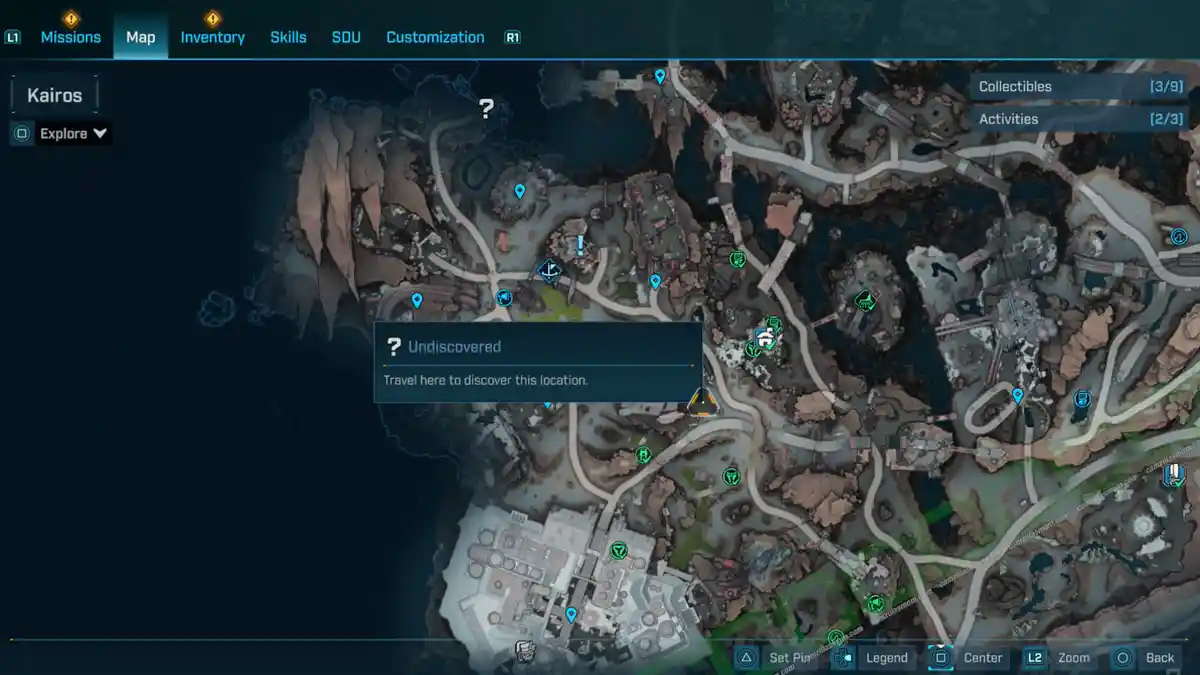Select the undiscovered question mark map marker
Viewport: 1200px width, 675px height.
pyautogui.click(x=486, y=108)
